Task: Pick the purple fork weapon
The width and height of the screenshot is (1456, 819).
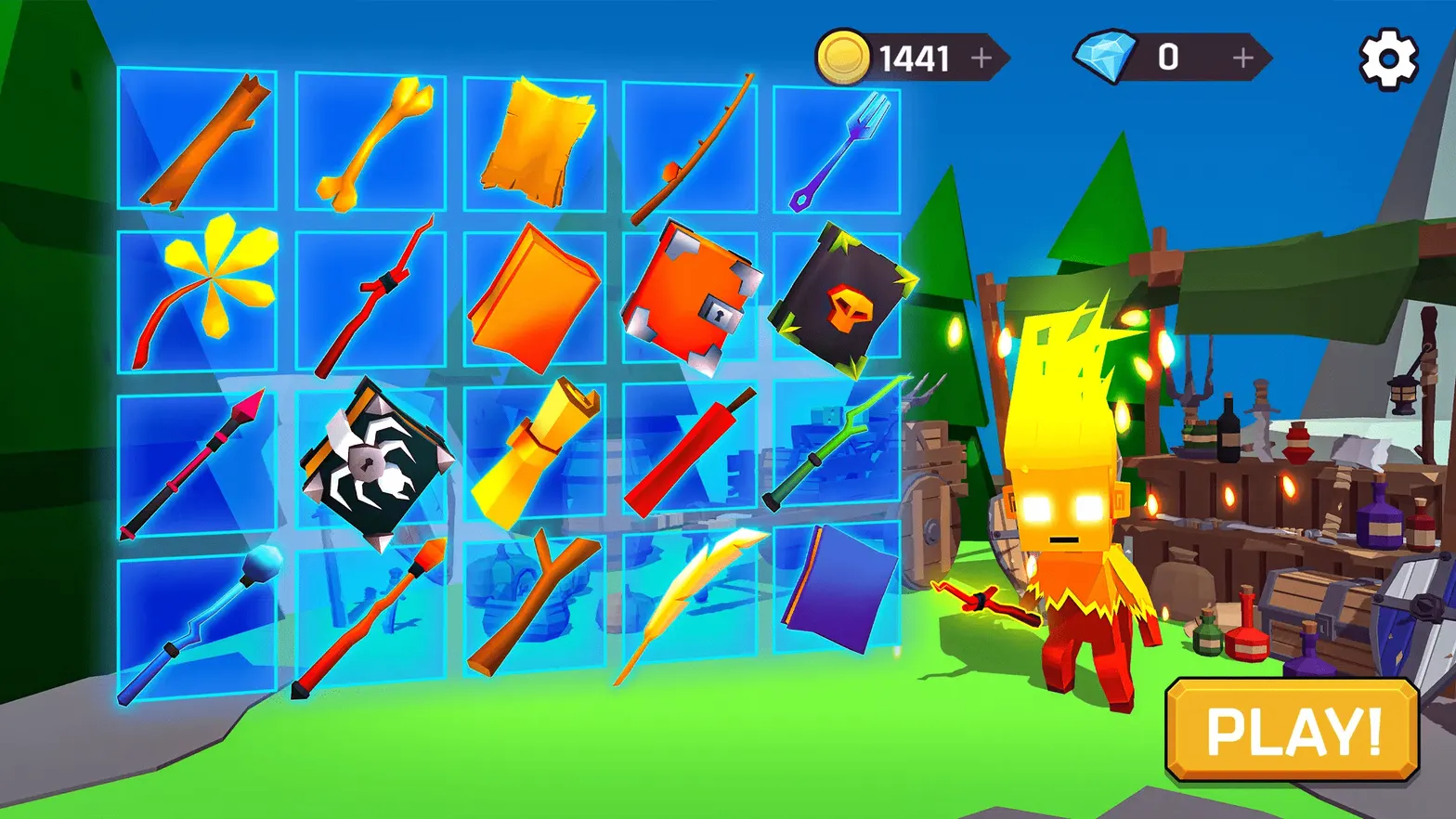Action: coord(840,149)
